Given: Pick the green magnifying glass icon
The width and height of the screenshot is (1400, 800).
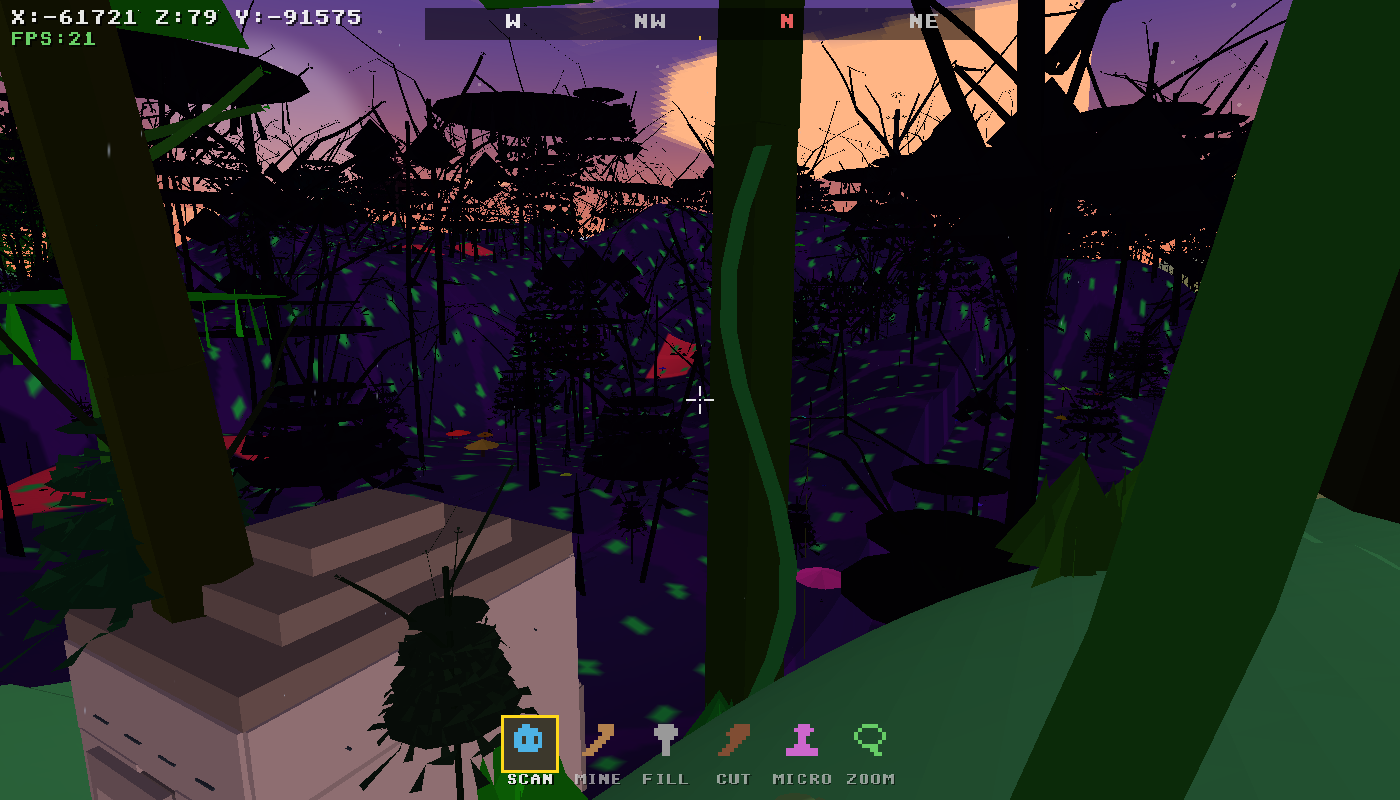Looking at the screenshot, I should [x=869, y=741].
